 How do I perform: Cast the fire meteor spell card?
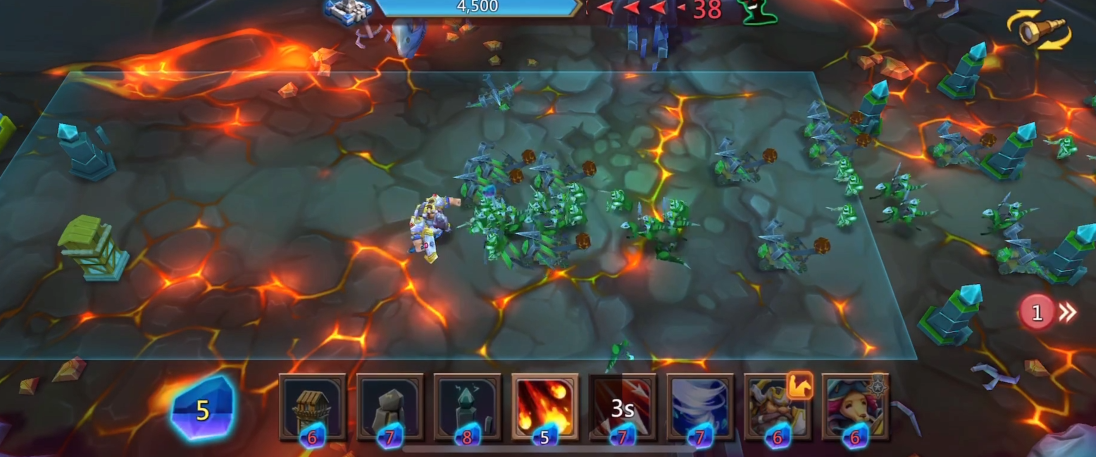(545, 407)
